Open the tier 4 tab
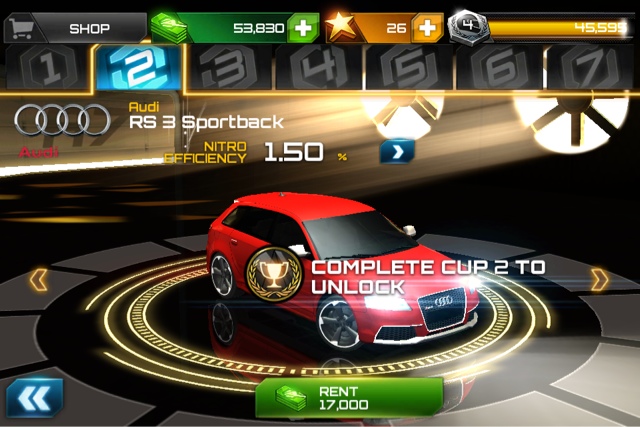 click(x=318, y=70)
